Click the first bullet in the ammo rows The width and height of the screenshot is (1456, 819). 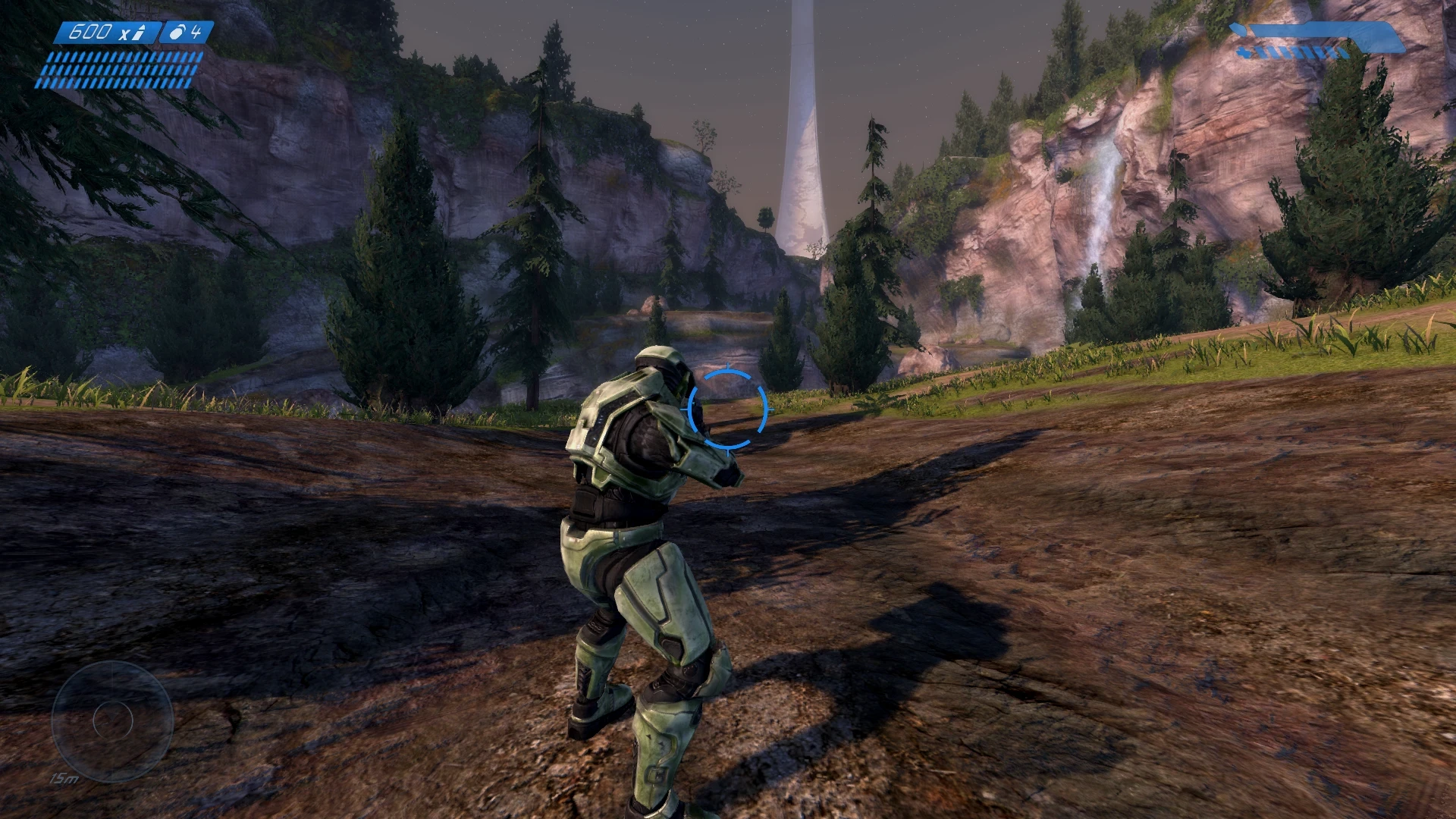51,58
